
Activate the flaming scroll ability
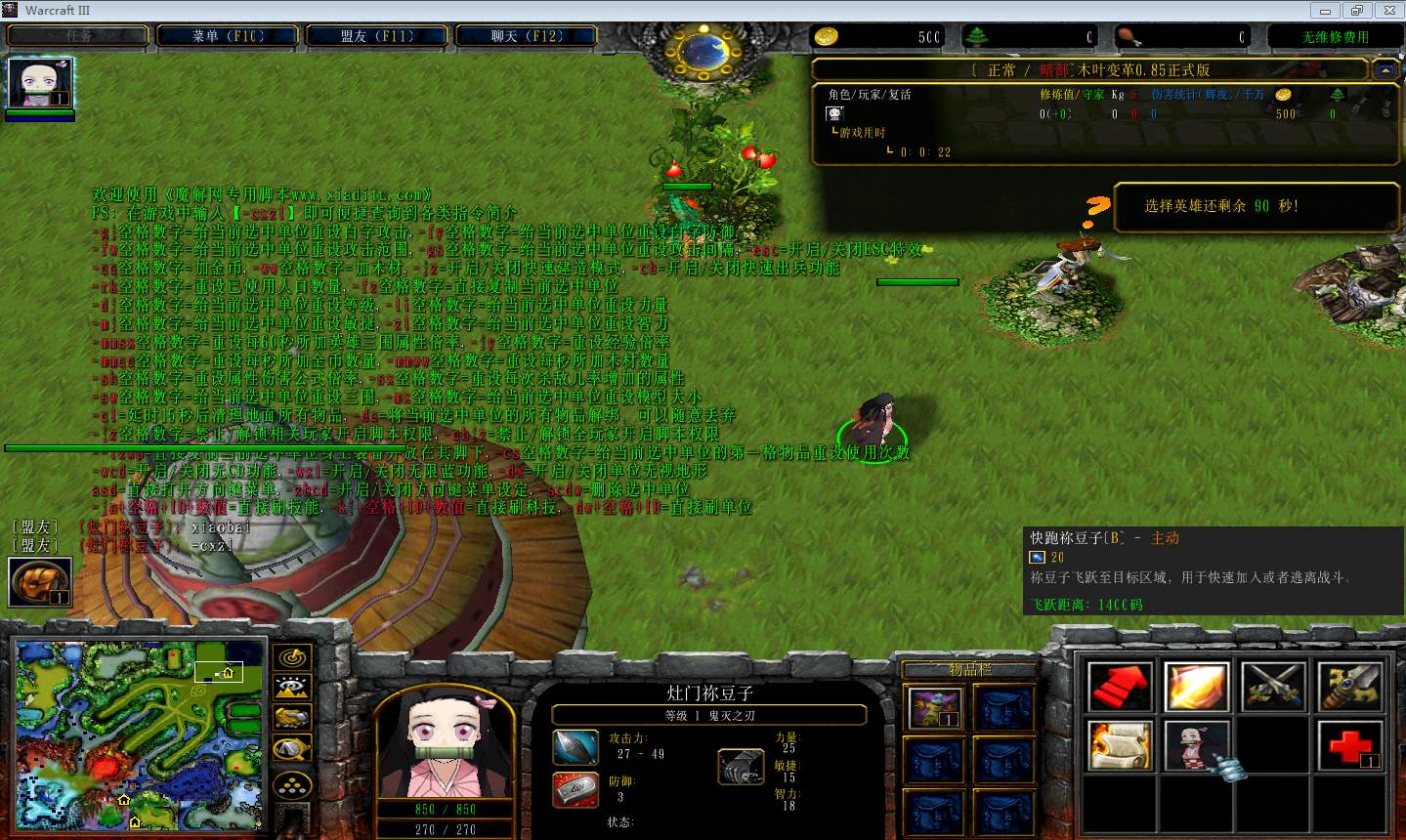tap(1120, 745)
